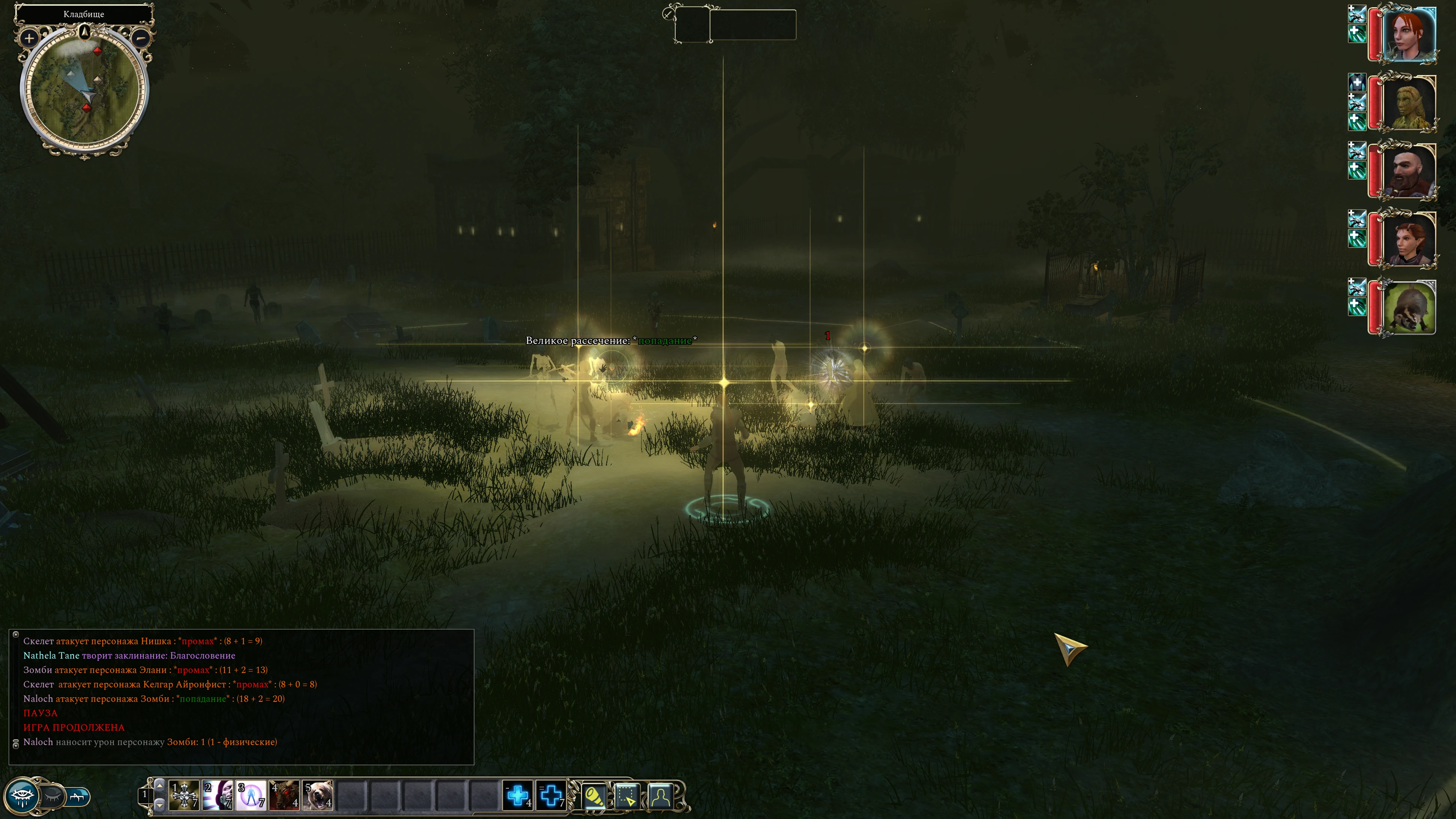Activate the silver cross spell in hotbar slot 1

click(x=184, y=796)
